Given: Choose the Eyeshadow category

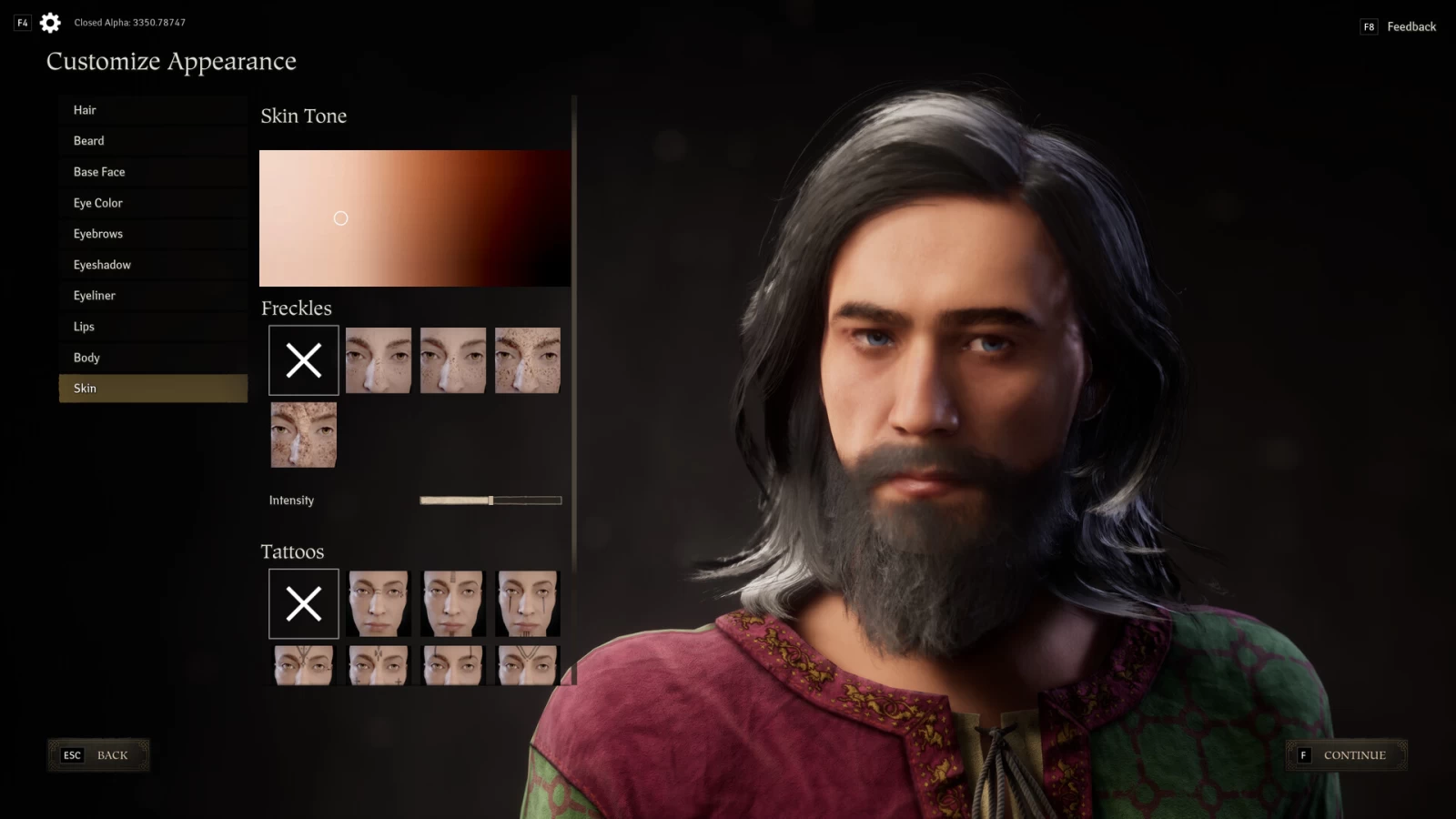Looking at the screenshot, I should pyautogui.click(x=153, y=265).
